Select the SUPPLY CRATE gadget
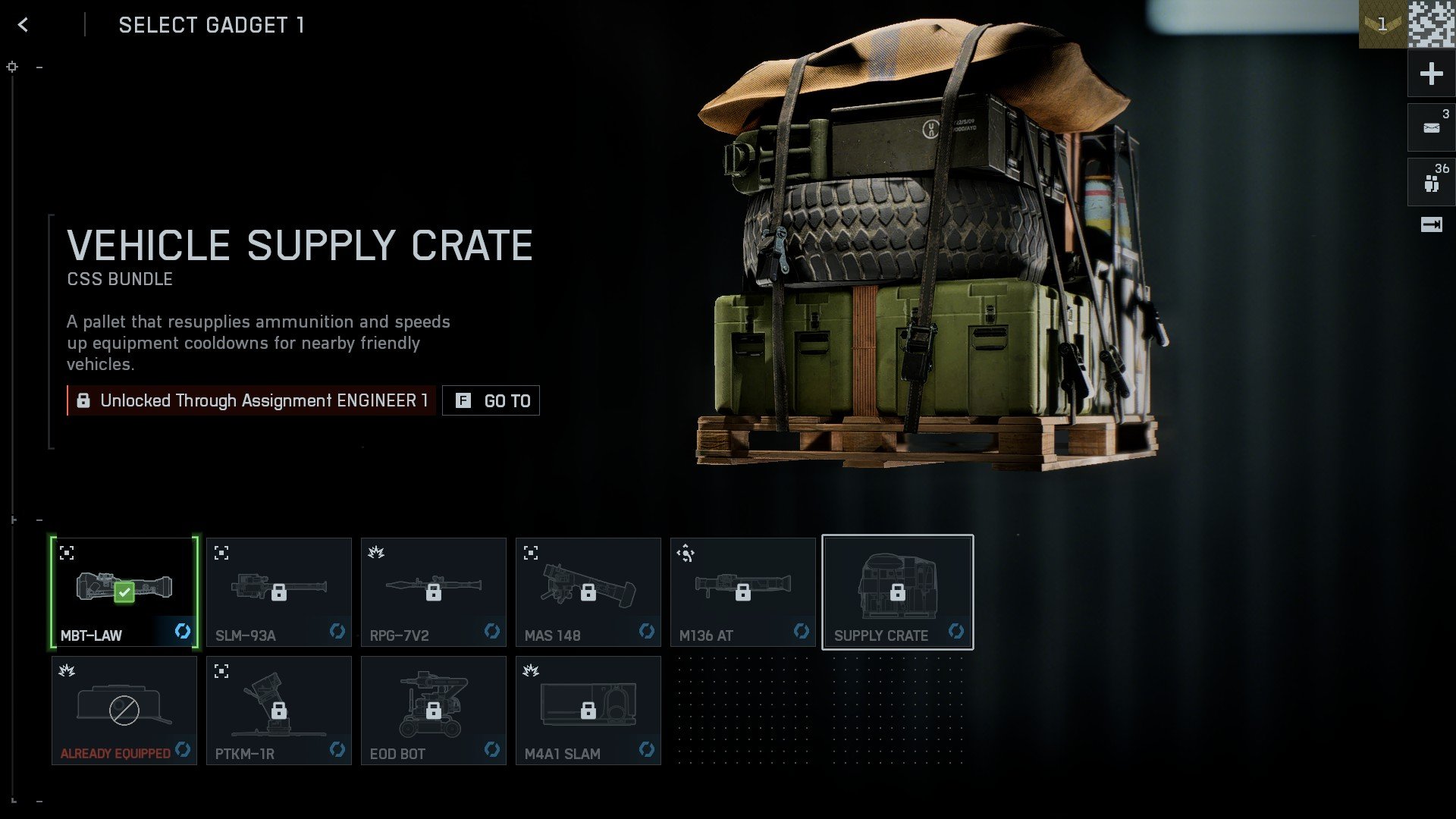Viewport: 1456px width, 819px height. point(898,591)
